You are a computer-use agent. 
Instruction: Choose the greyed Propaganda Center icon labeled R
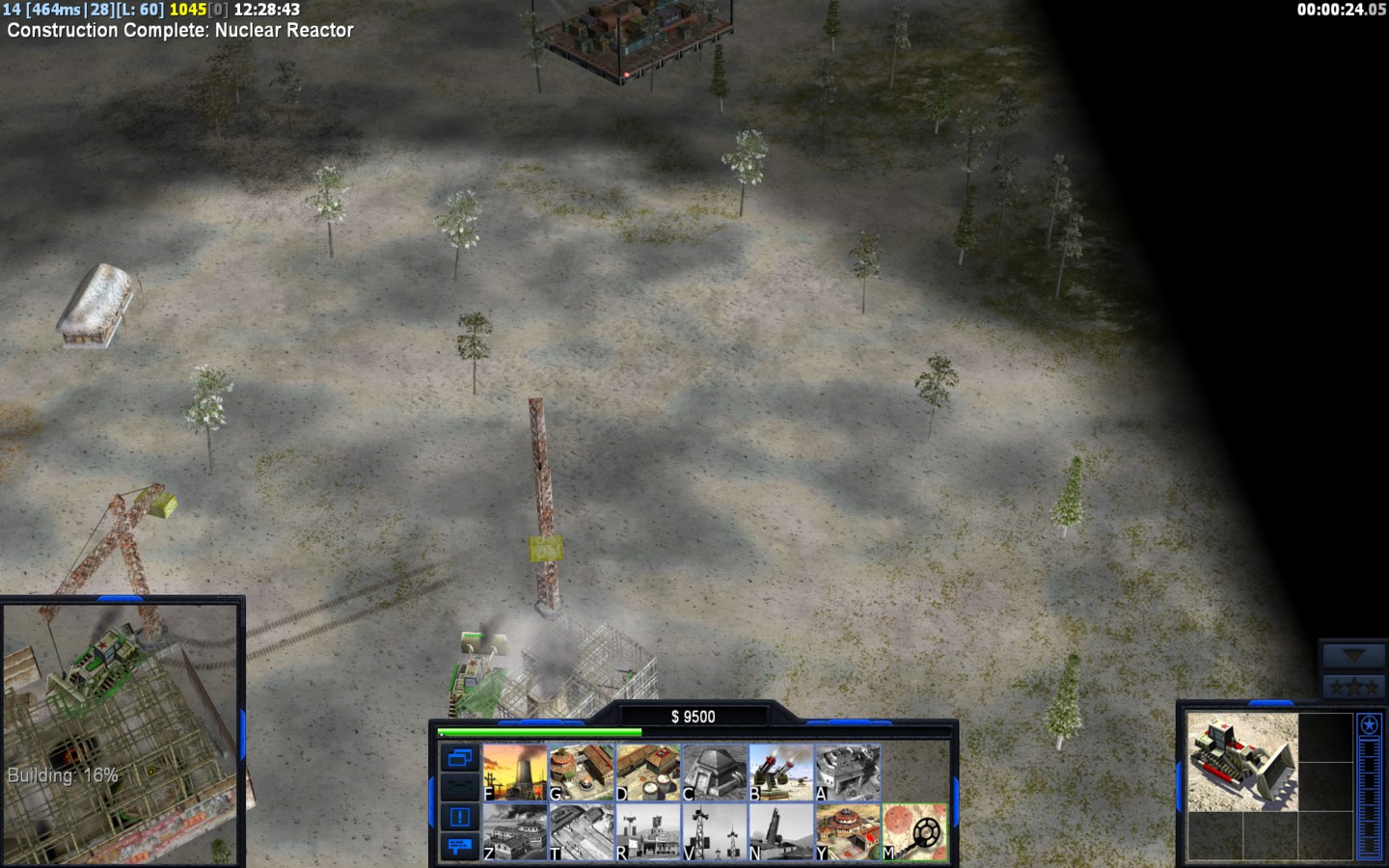(648, 832)
